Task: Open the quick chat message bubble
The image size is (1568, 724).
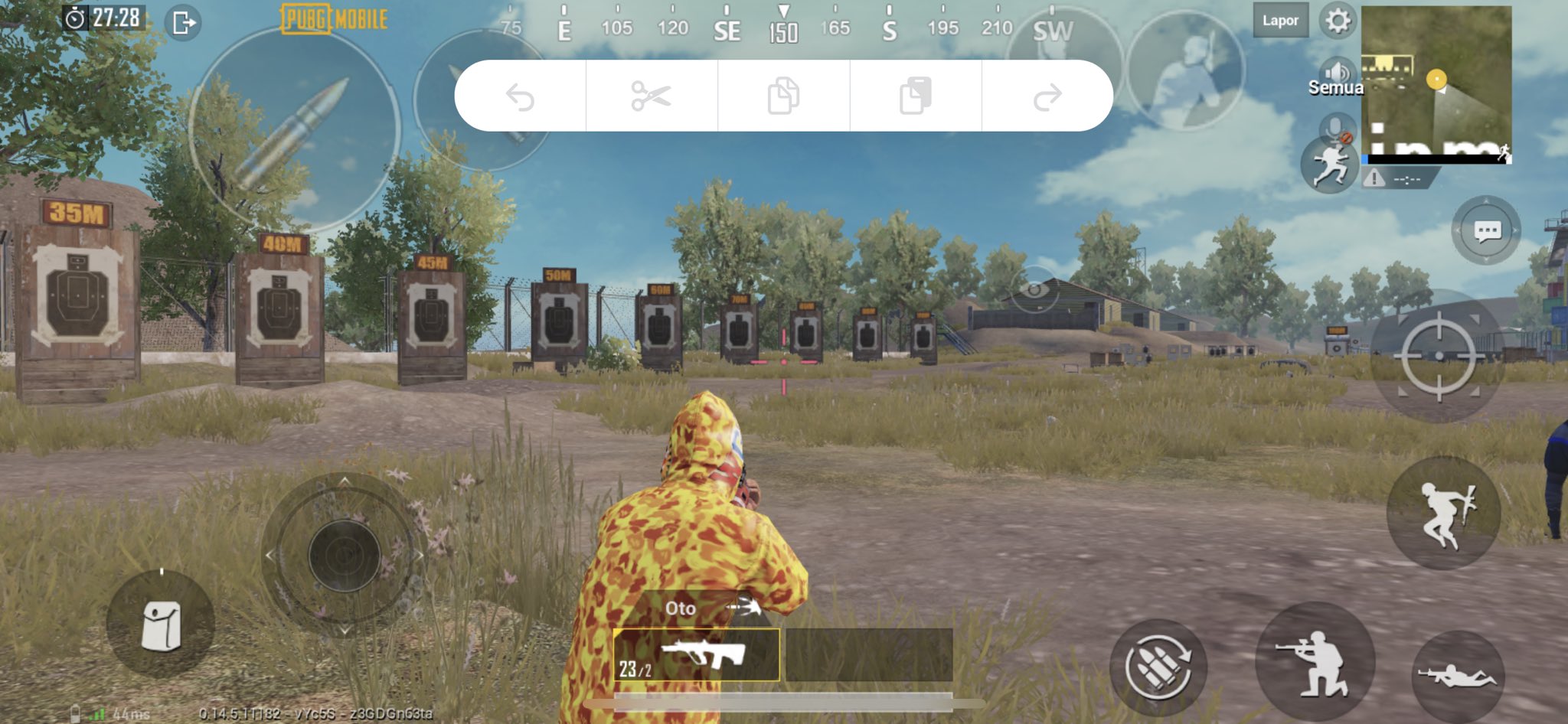Action: (1486, 230)
